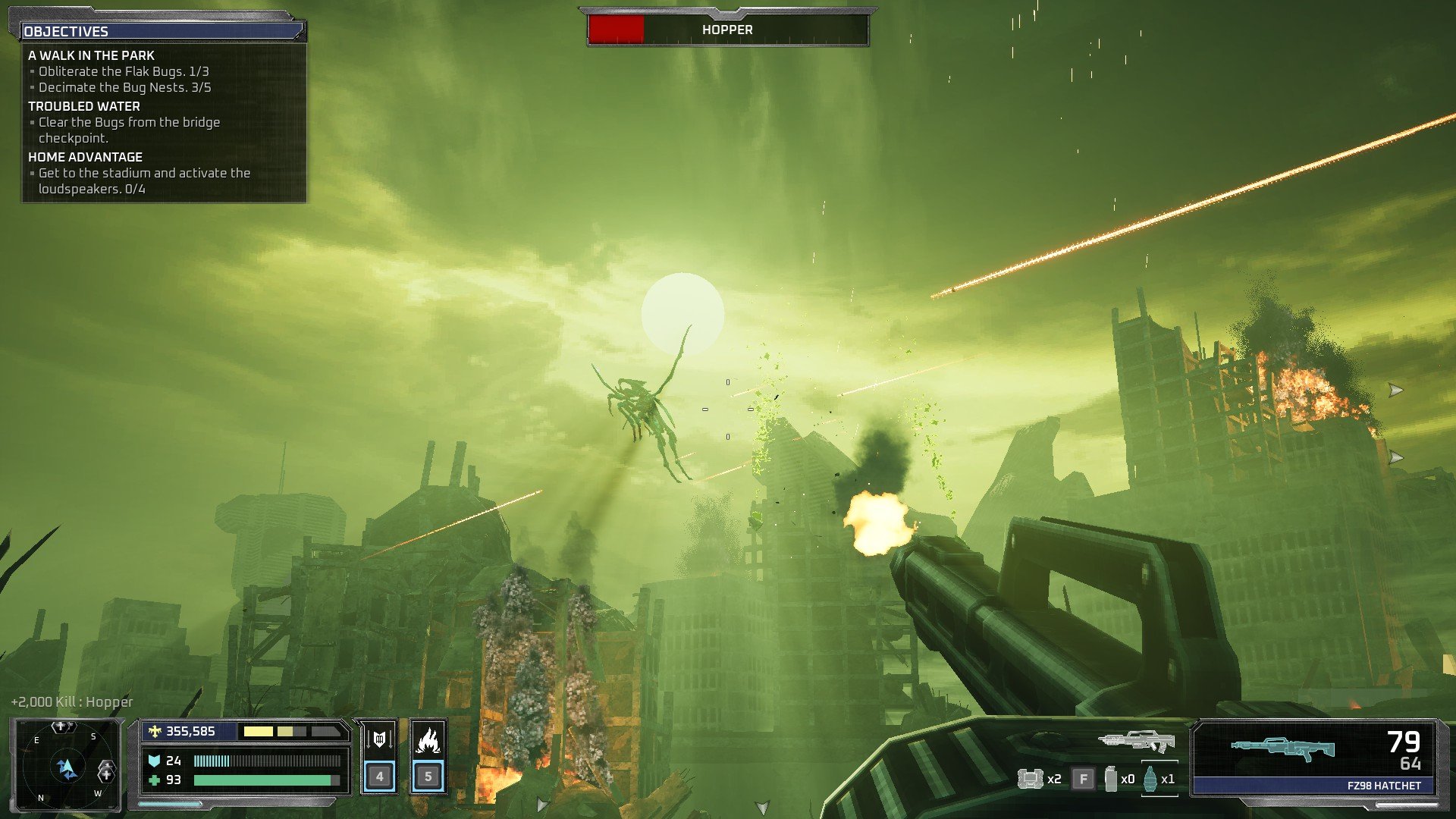1456x819 pixels.
Task: Select the canister grenade slot
Action: (1111, 779)
